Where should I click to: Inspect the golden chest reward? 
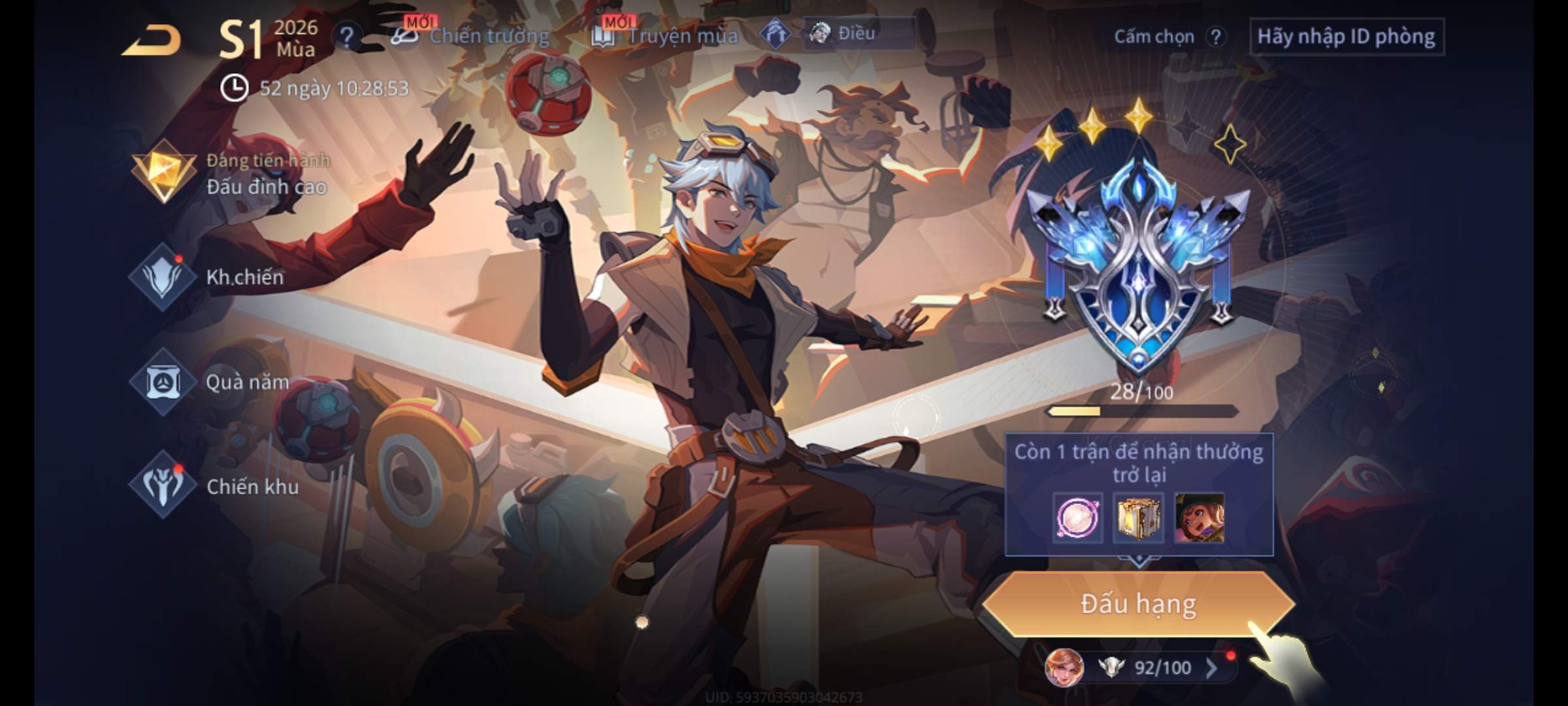coord(1138,518)
